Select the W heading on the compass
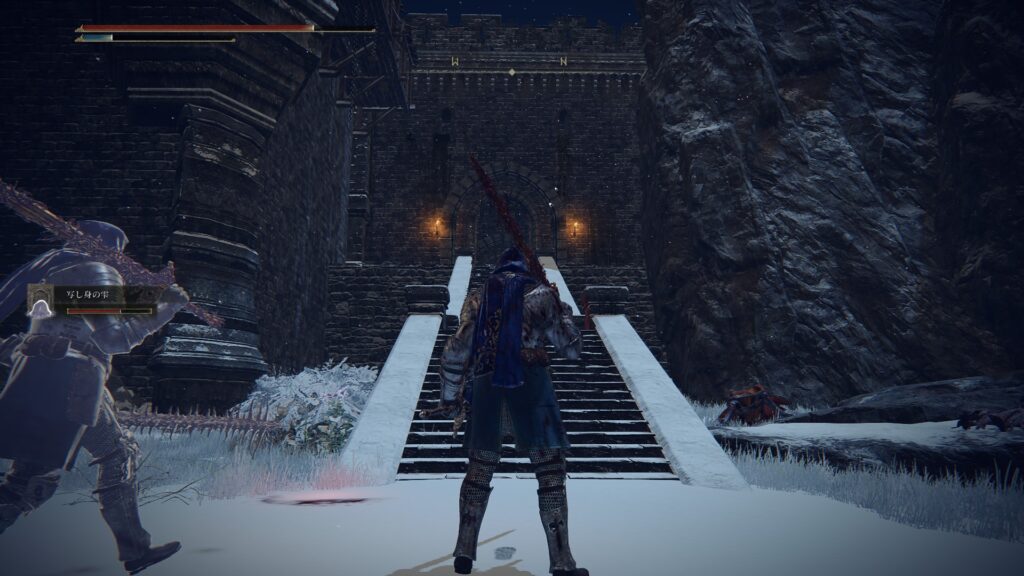This screenshot has width=1024, height=576. tap(455, 62)
